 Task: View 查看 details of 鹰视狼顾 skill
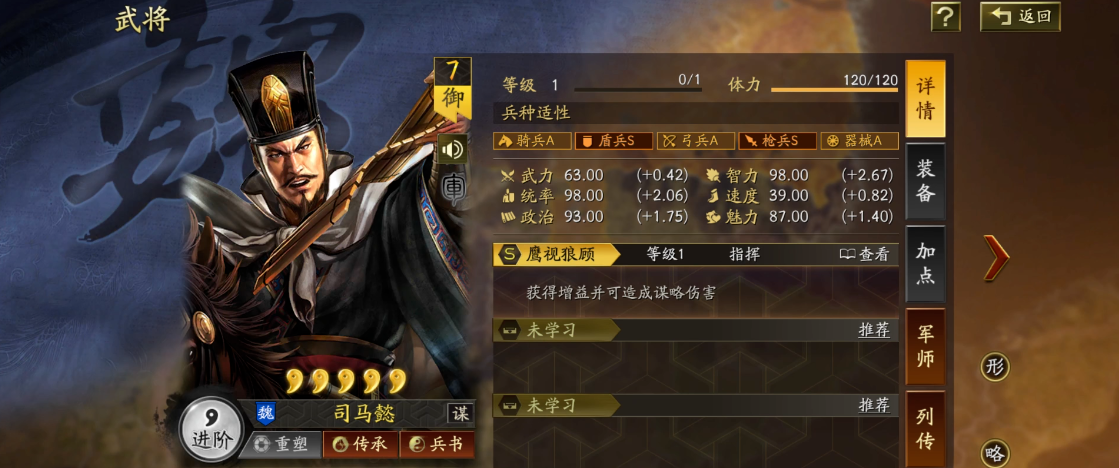[864, 254]
